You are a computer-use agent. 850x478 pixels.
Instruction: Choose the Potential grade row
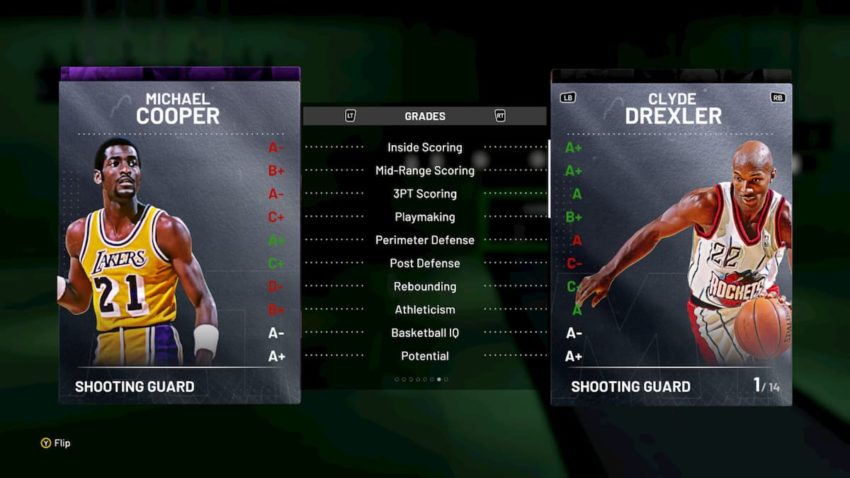(425, 356)
